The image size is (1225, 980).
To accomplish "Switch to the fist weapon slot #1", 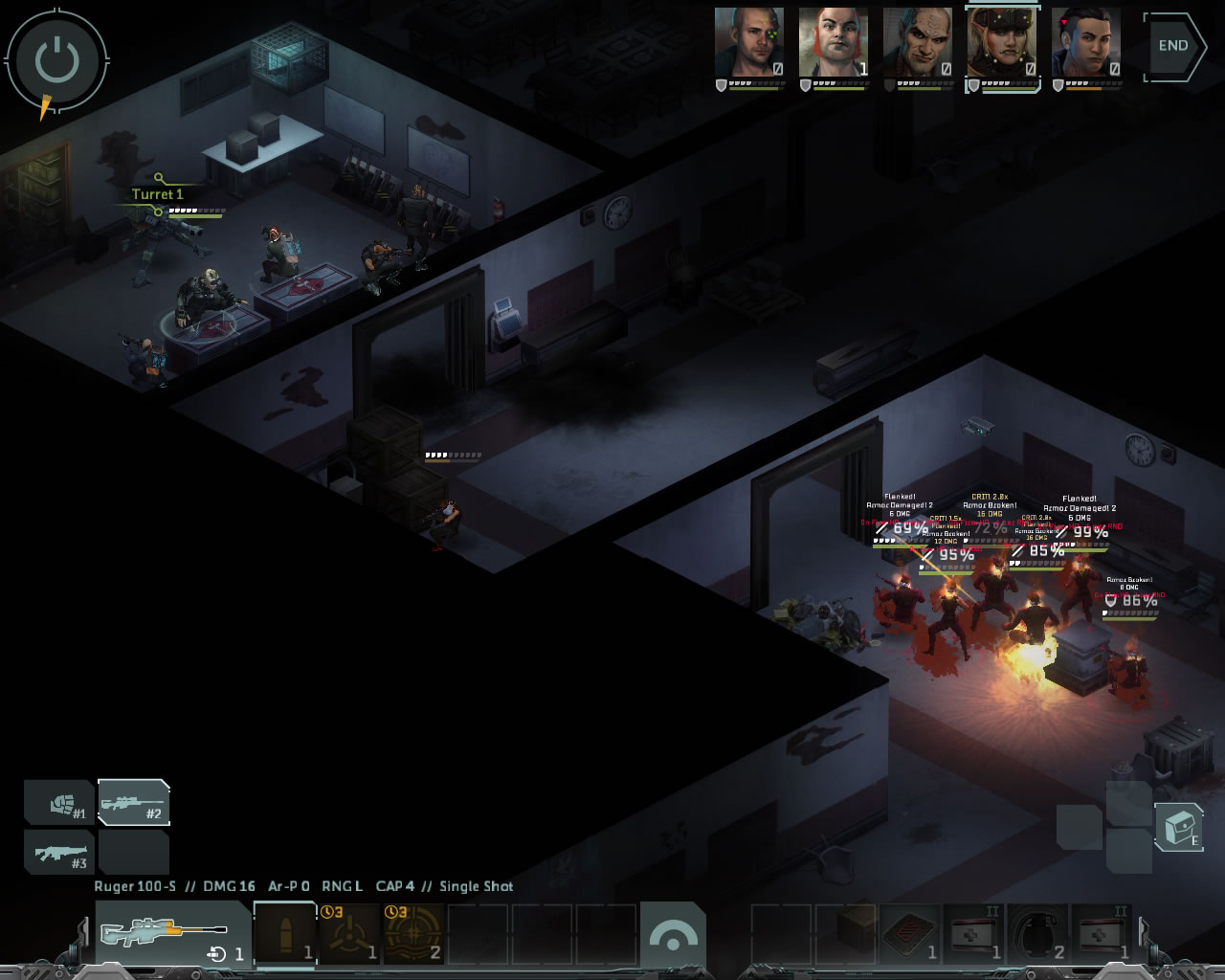I will (60, 804).
